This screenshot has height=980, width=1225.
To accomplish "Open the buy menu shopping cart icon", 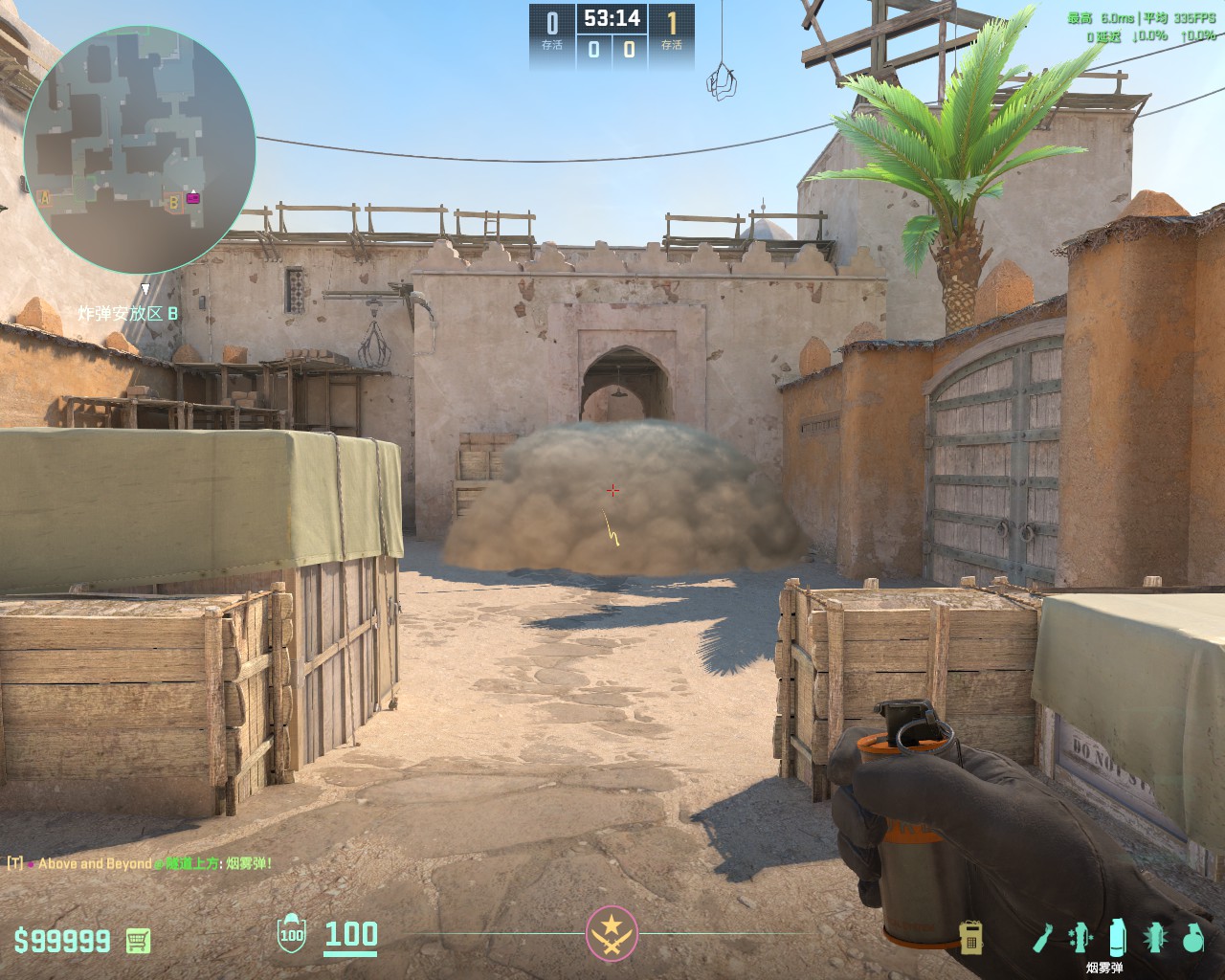I will [x=138, y=941].
